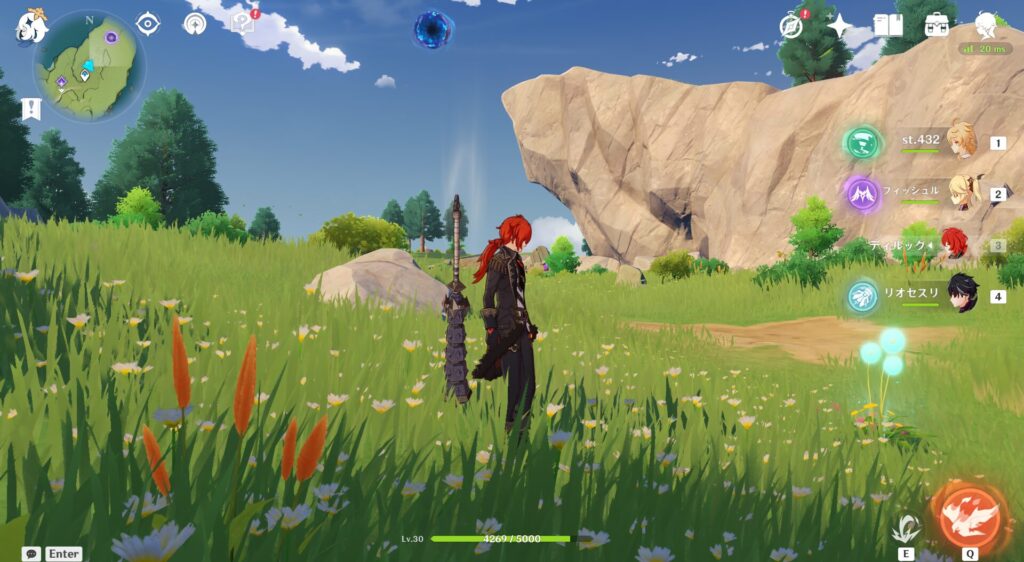Unleash the orange phoenix elemental burst
This screenshot has height=562, width=1024.
[x=969, y=512]
